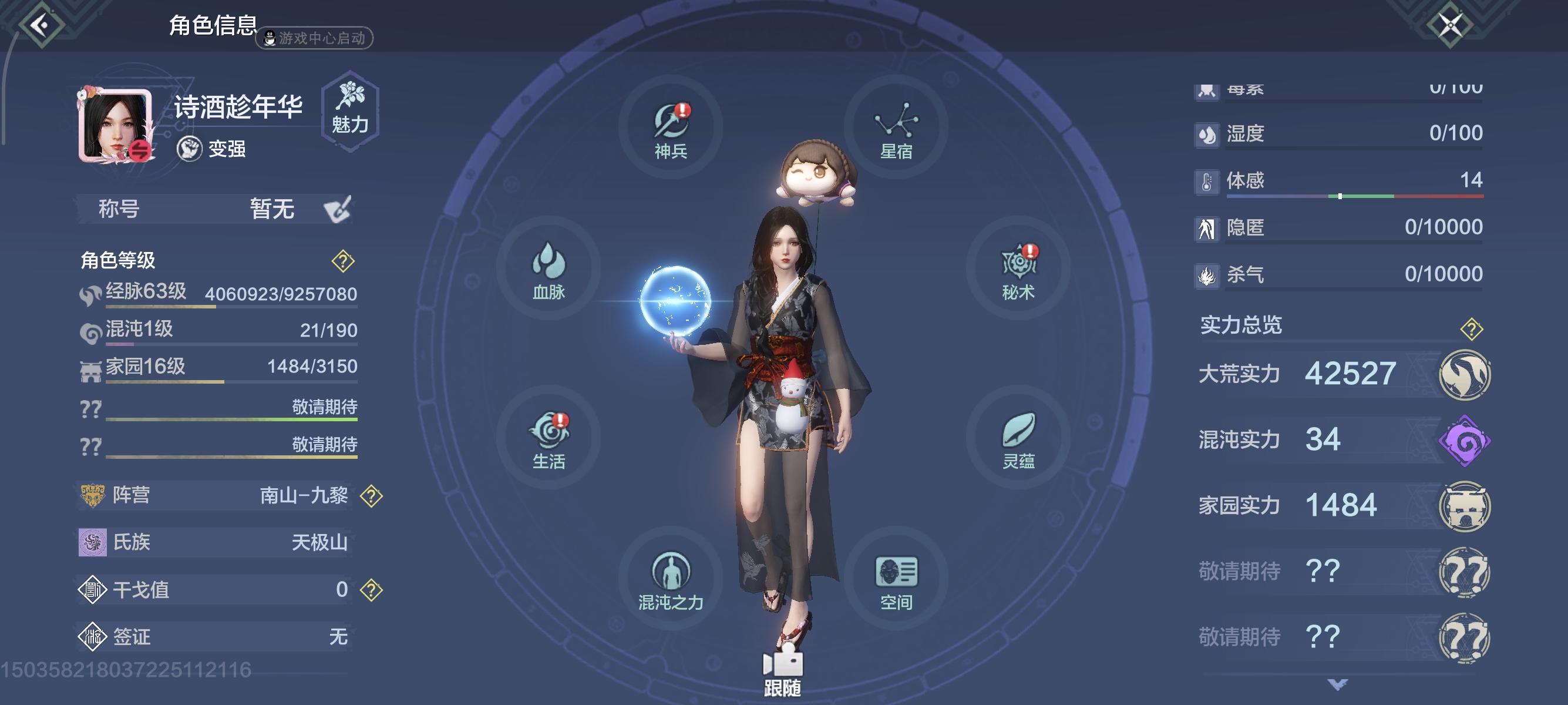Image resolution: width=1568 pixels, height=705 pixels.
Task: Open the 实力总览 question mark help
Action: 1472,325
